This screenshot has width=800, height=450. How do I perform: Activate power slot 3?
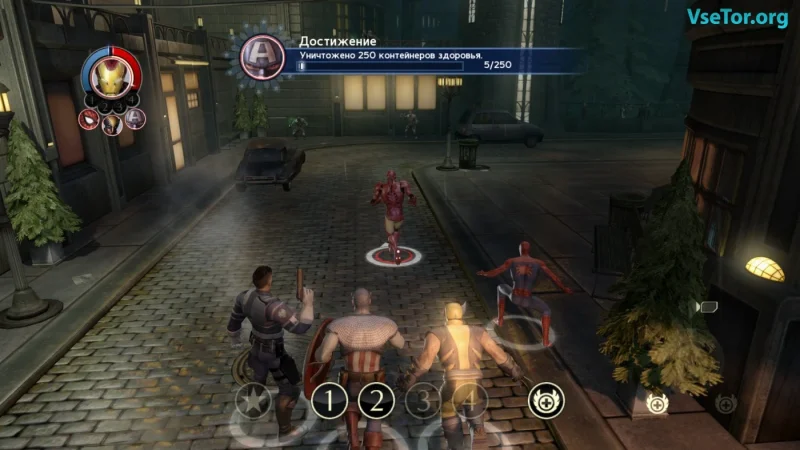point(424,402)
